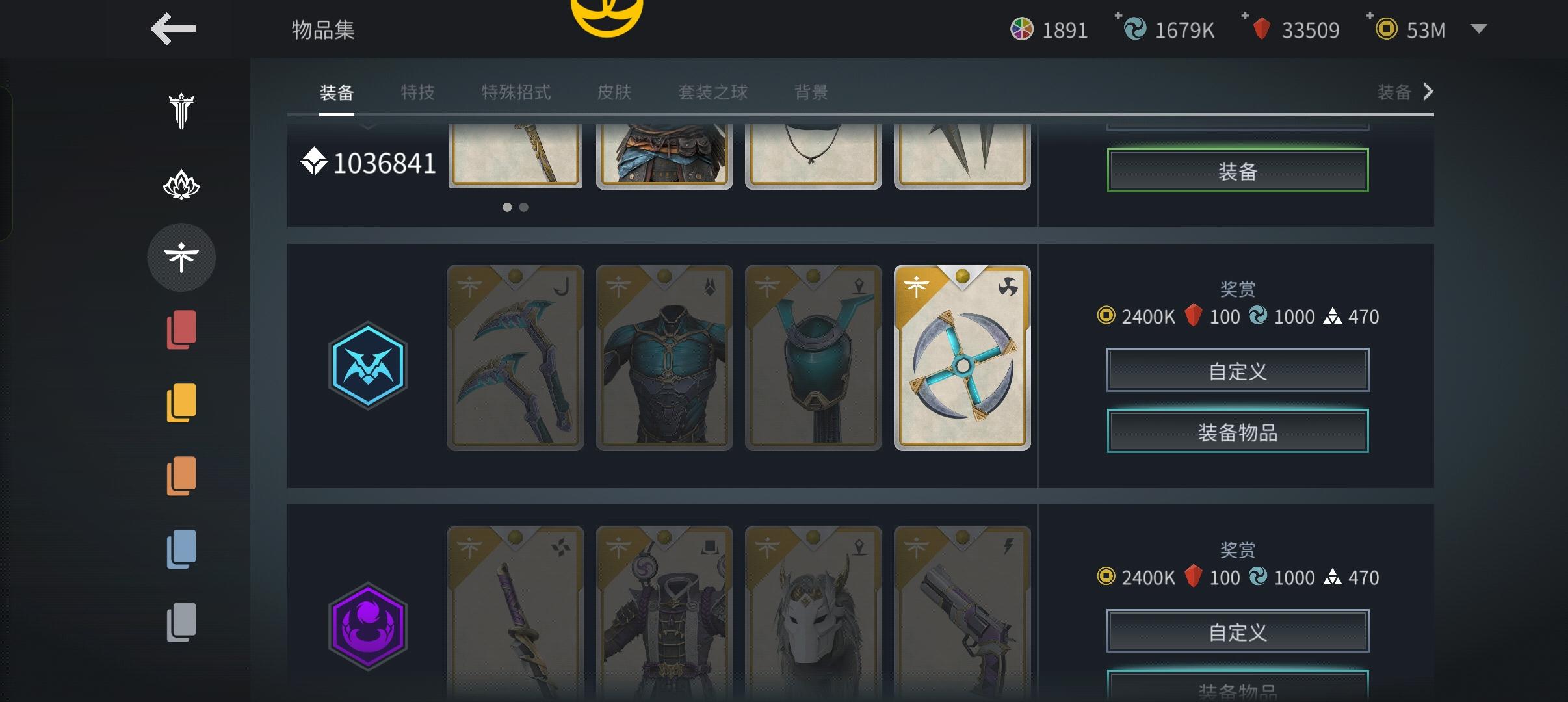
Task: Expand the 装备 section via right chevron
Action: click(x=1428, y=92)
